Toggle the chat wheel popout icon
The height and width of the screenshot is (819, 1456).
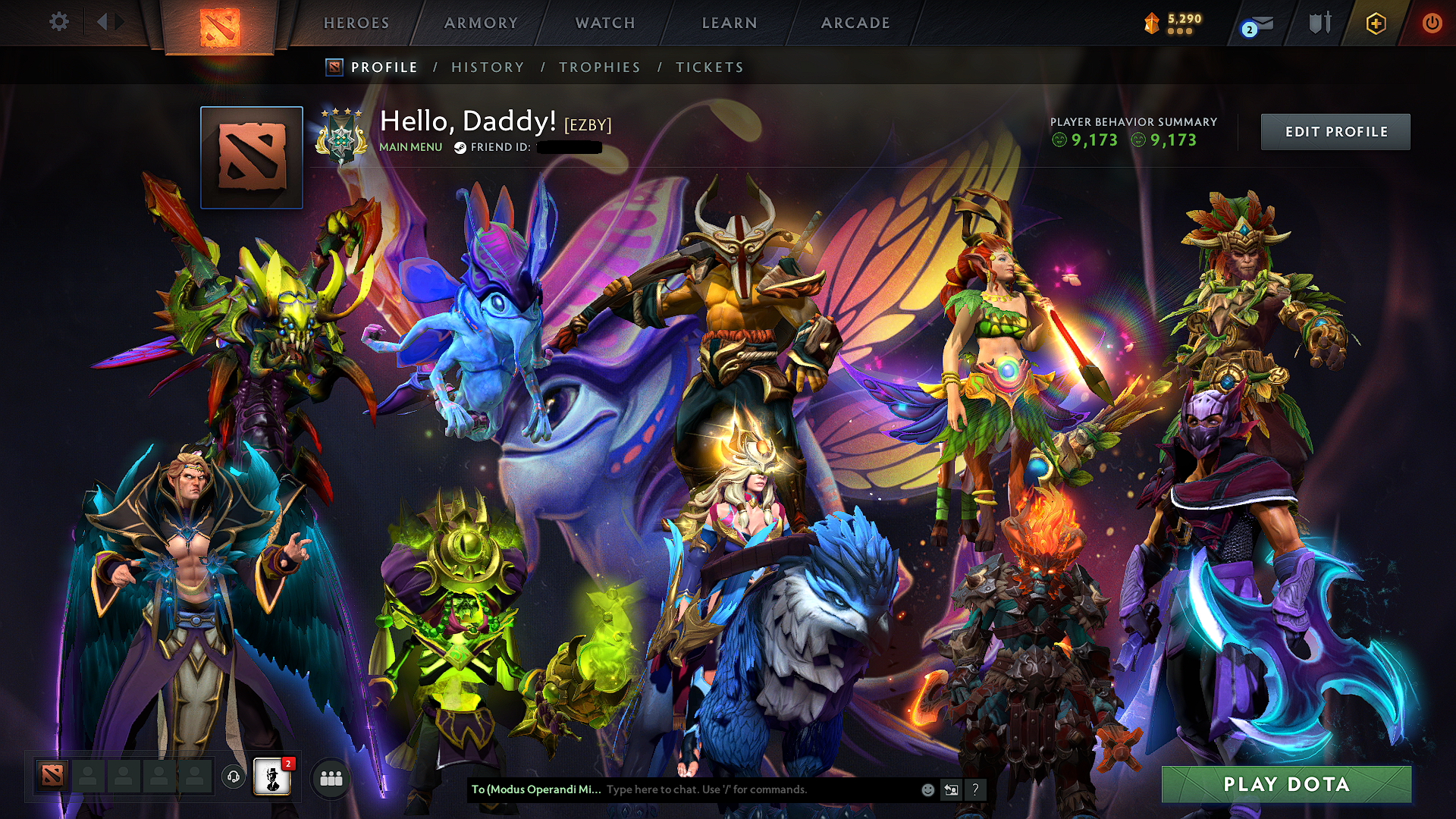click(x=952, y=789)
